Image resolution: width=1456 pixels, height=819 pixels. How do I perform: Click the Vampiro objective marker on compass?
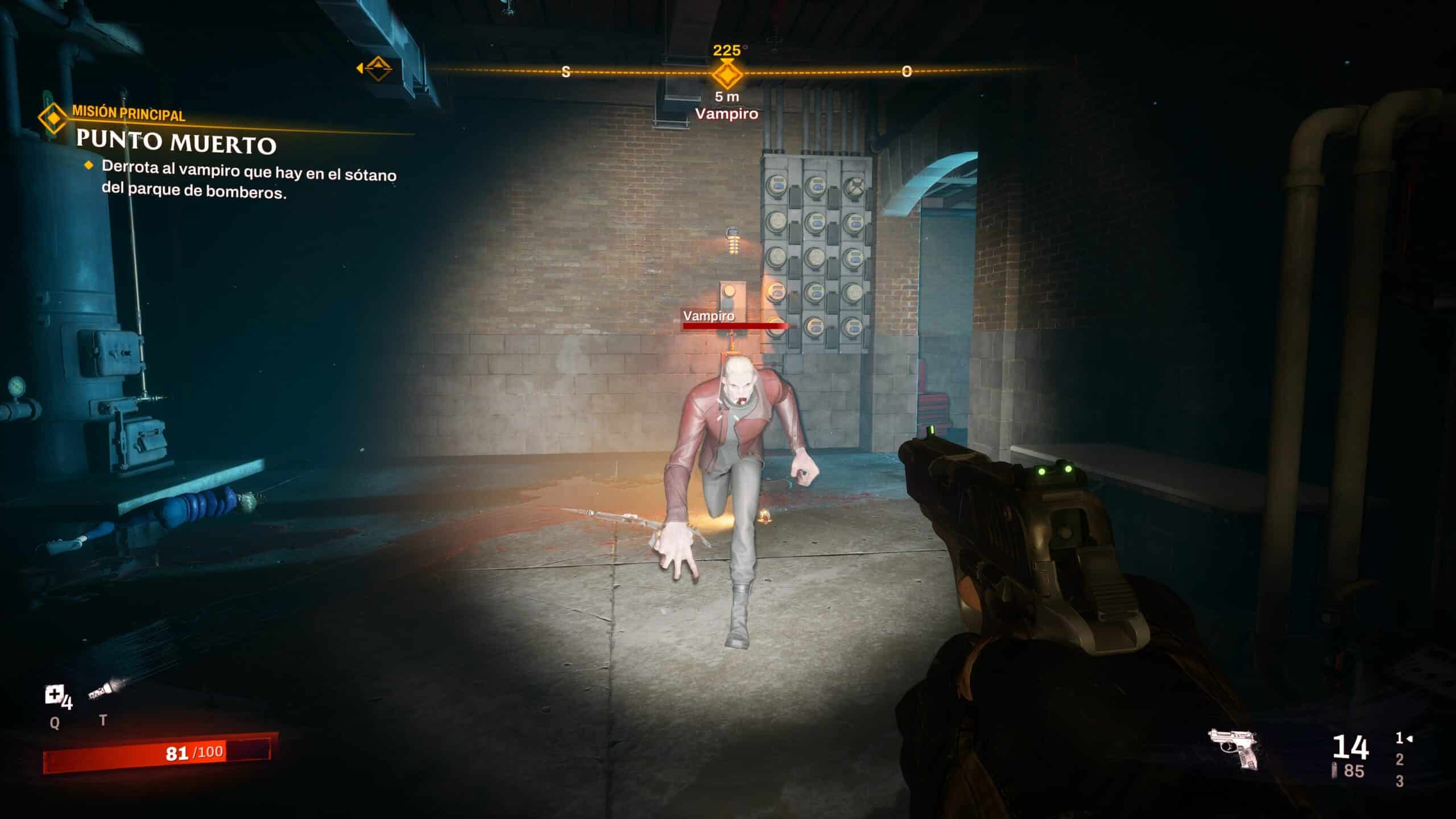pos(727,75)
